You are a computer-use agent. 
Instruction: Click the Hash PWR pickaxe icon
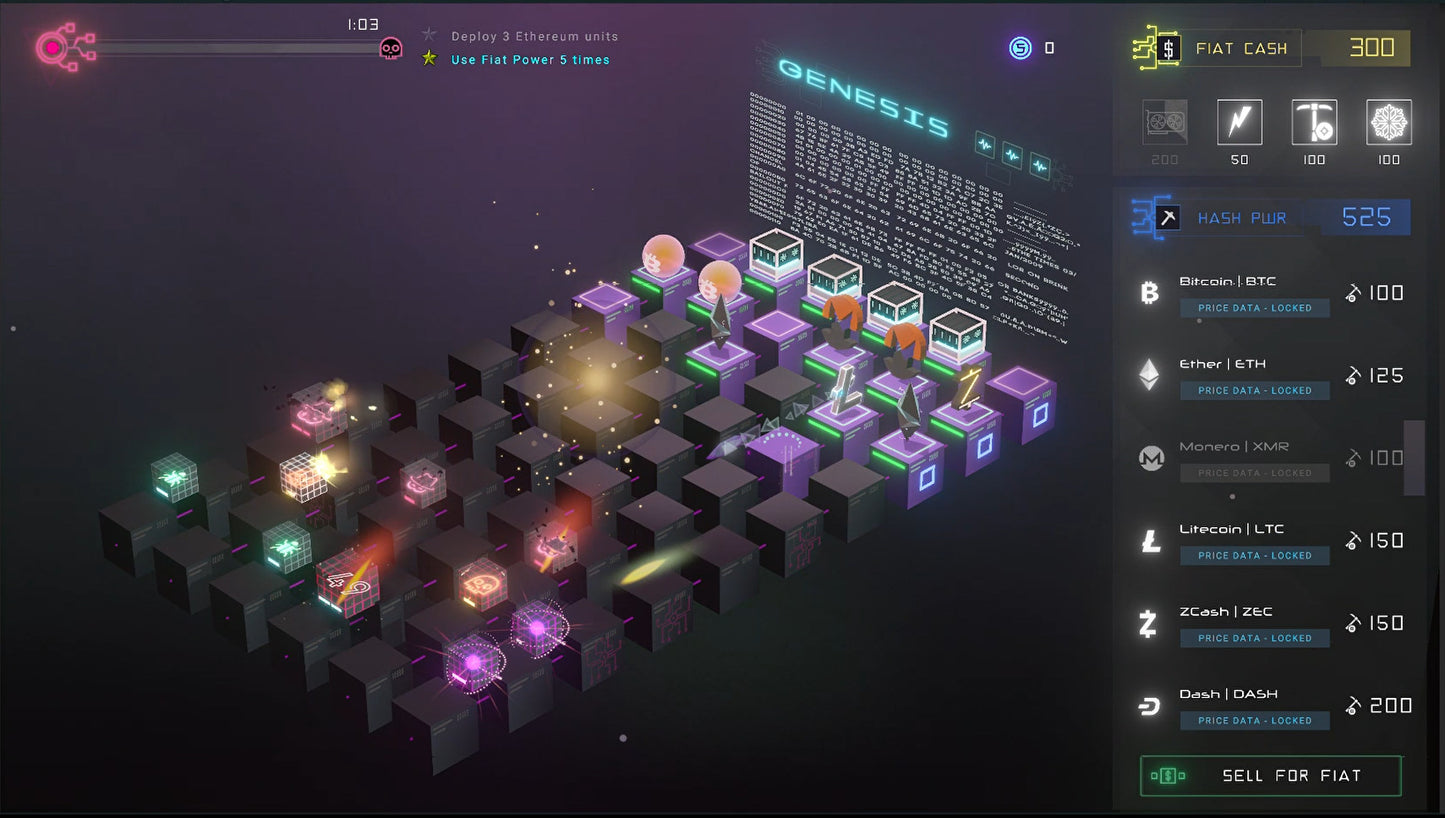pyautogui.click(x=1167, y=218)
